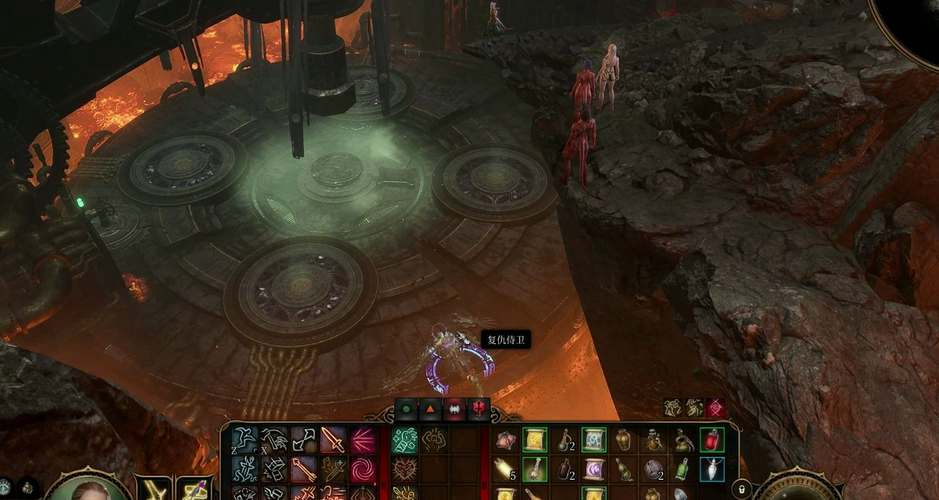The height and width of the screenshot is (500, 939).
Task: Switch to the orange triangle hotbar filter
Action: 431,408
